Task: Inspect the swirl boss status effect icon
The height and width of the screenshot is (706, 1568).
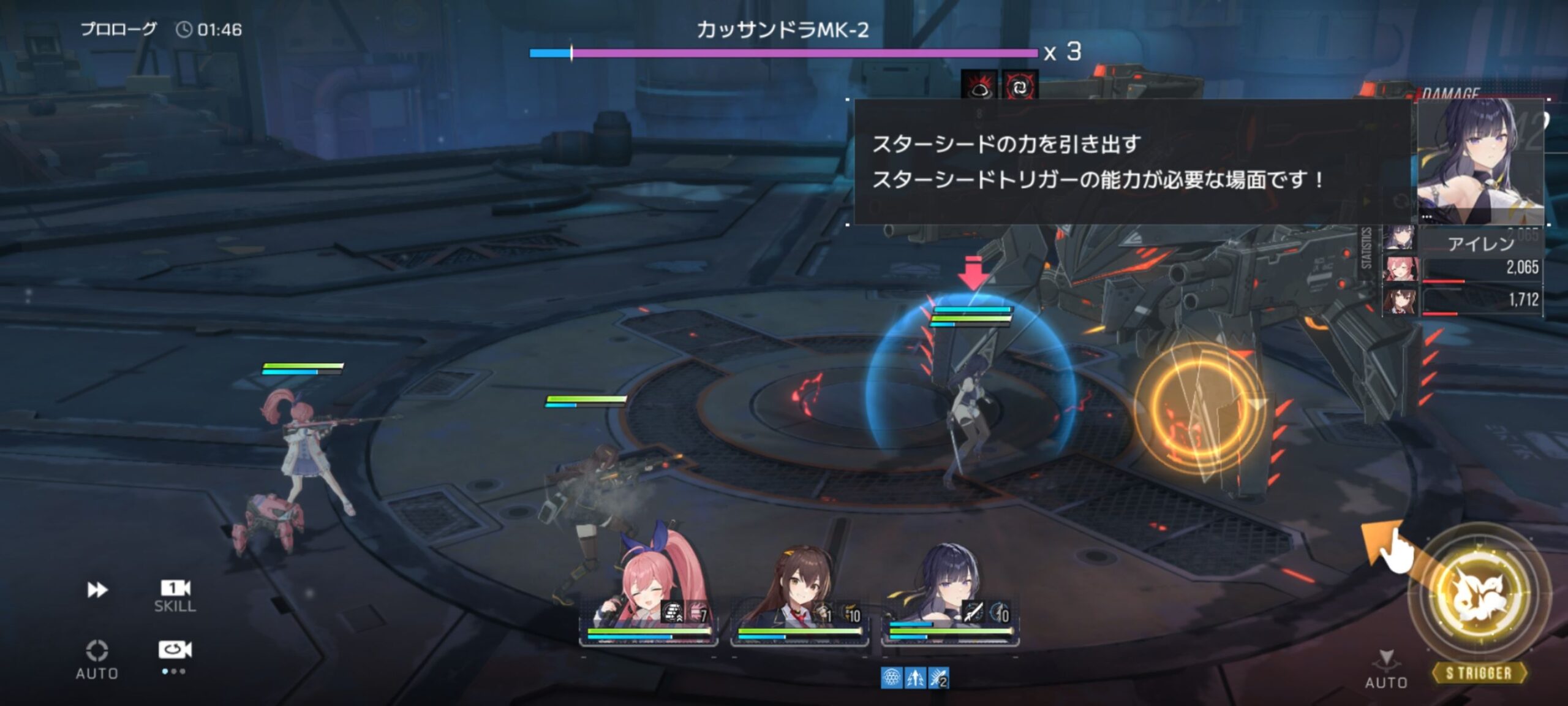Action: click(1019, 86)
